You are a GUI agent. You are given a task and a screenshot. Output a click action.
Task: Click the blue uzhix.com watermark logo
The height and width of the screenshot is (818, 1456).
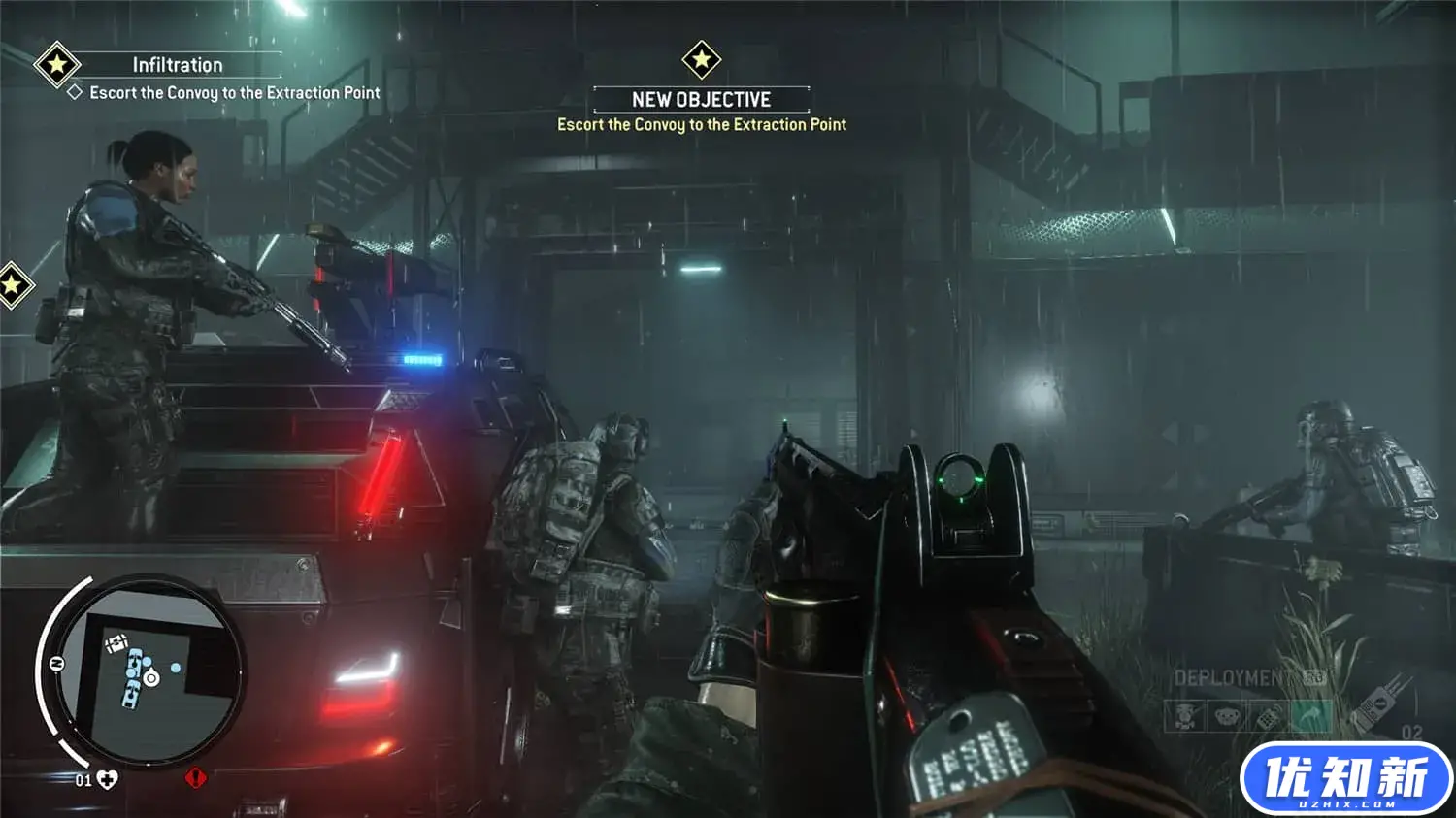pyautogui.click(x=1346, y=778)
